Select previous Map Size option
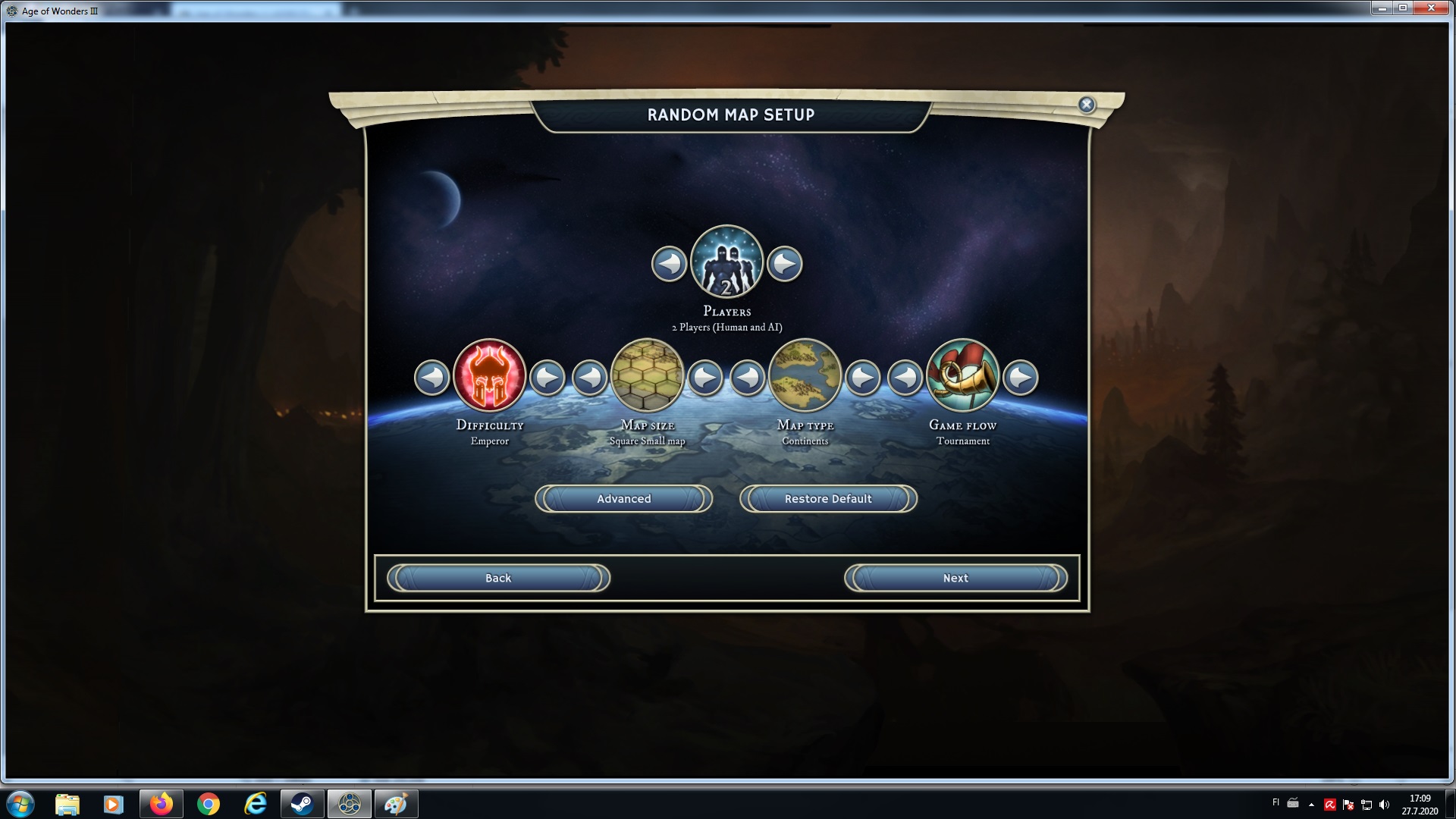The image size is (1456, 819). coord(590,377)
